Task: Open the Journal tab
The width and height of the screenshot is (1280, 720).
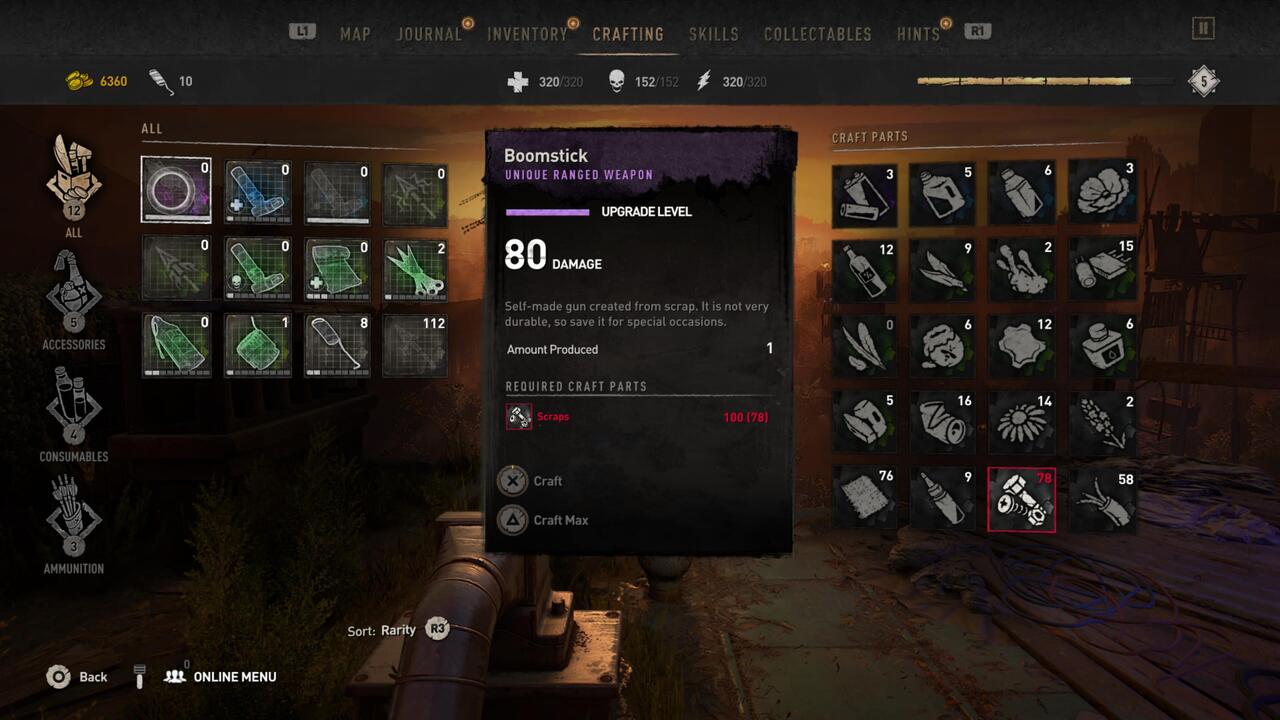Action: point(429,34)
